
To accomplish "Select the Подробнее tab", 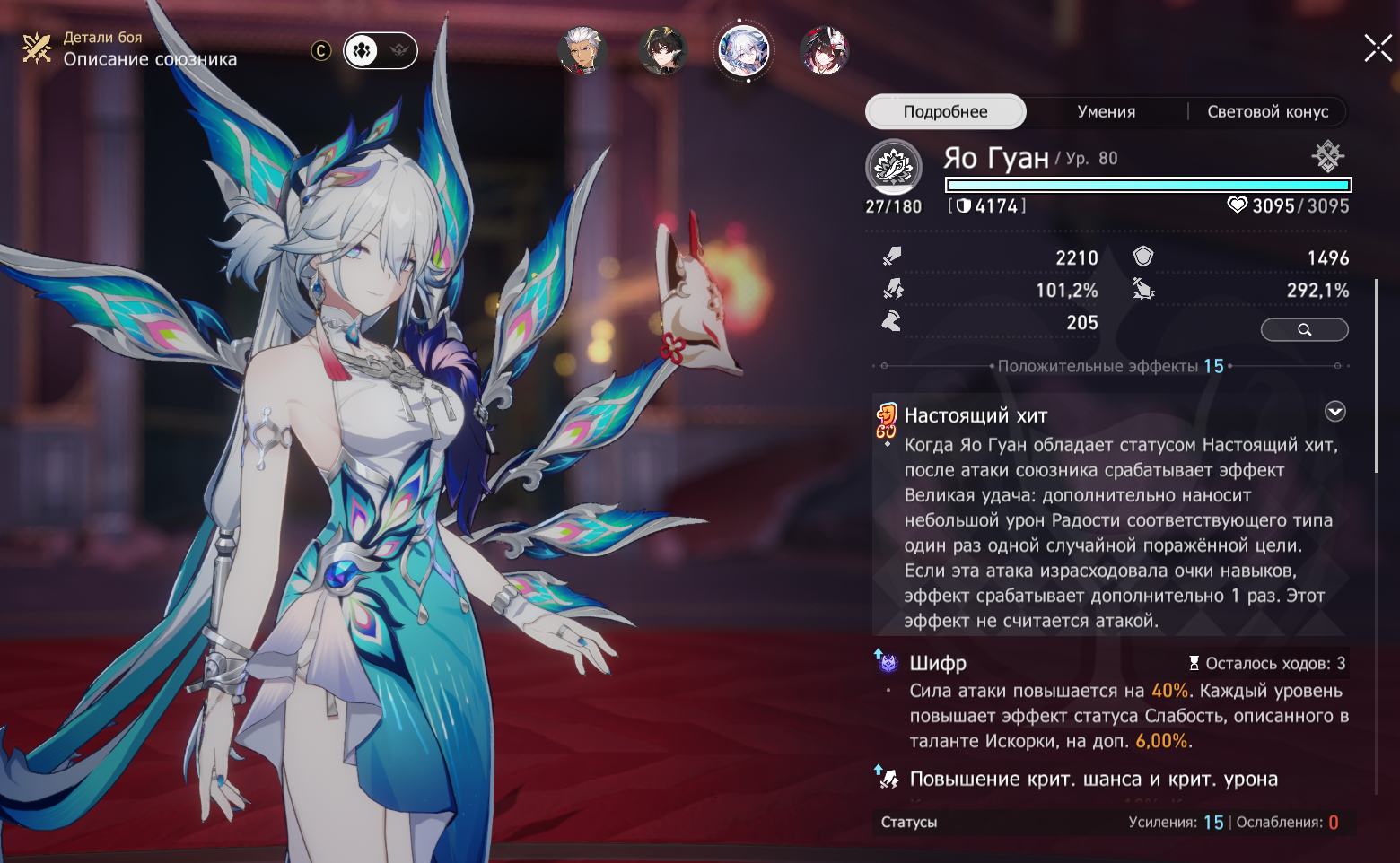I will (945, 112).
